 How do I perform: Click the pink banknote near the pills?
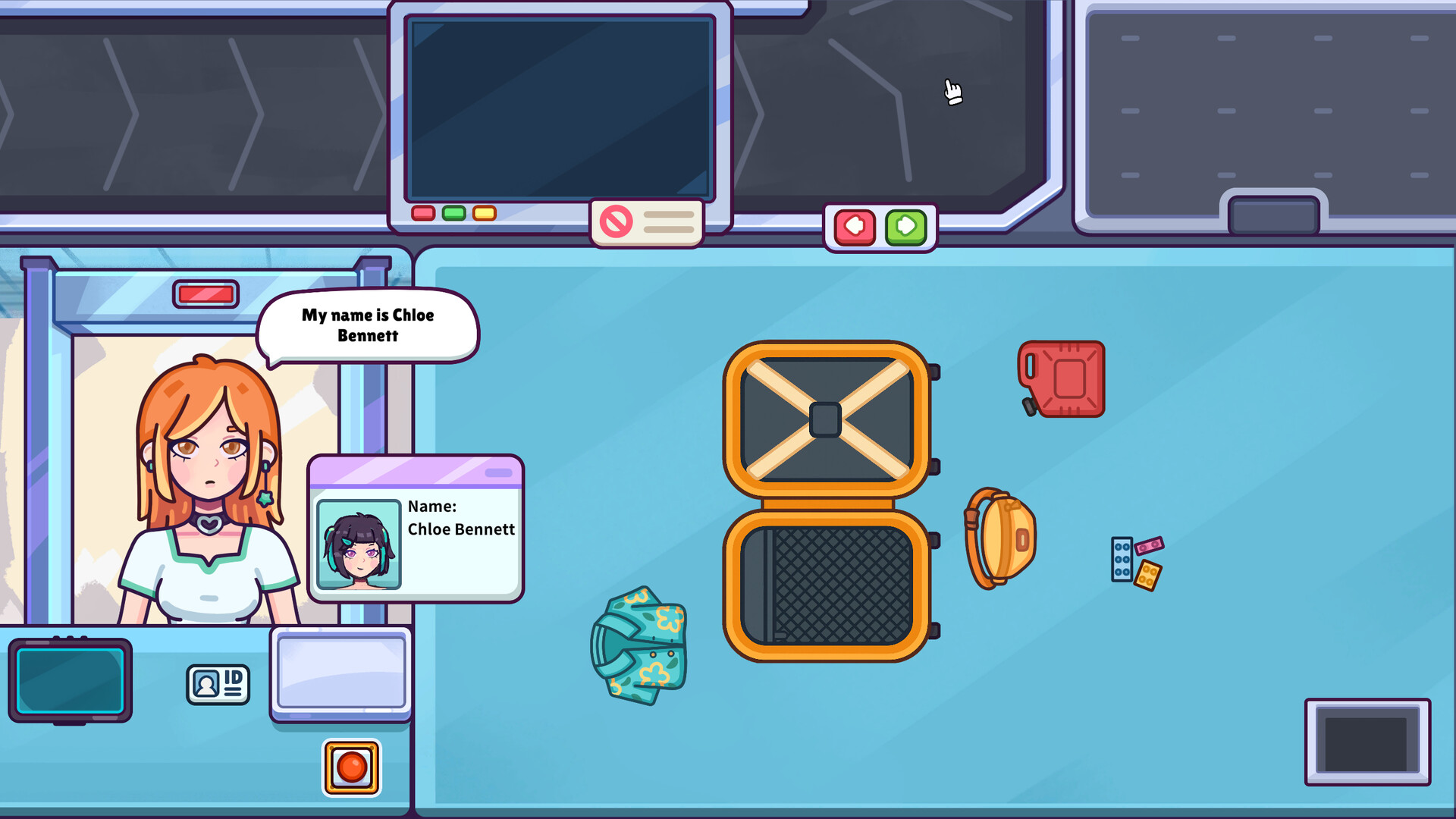click(1150, 545)
